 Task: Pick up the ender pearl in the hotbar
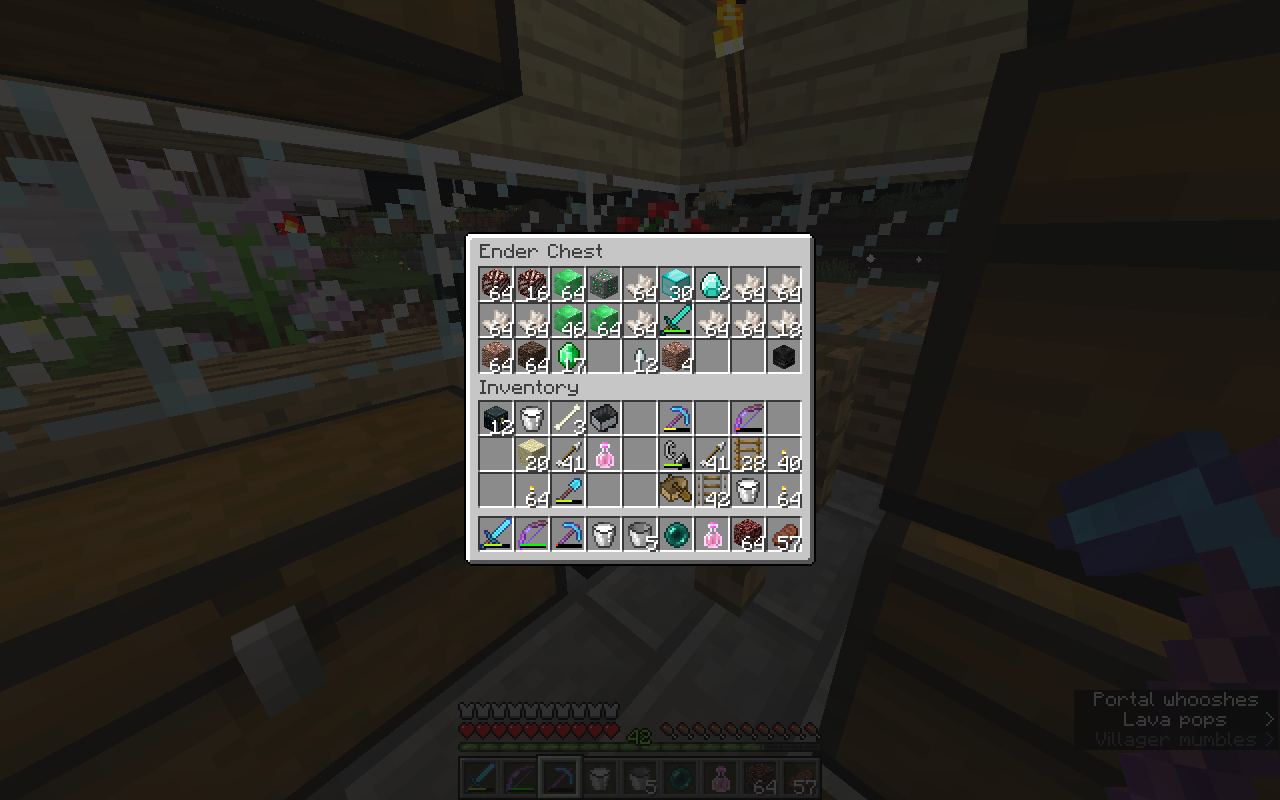pos(676,533)
